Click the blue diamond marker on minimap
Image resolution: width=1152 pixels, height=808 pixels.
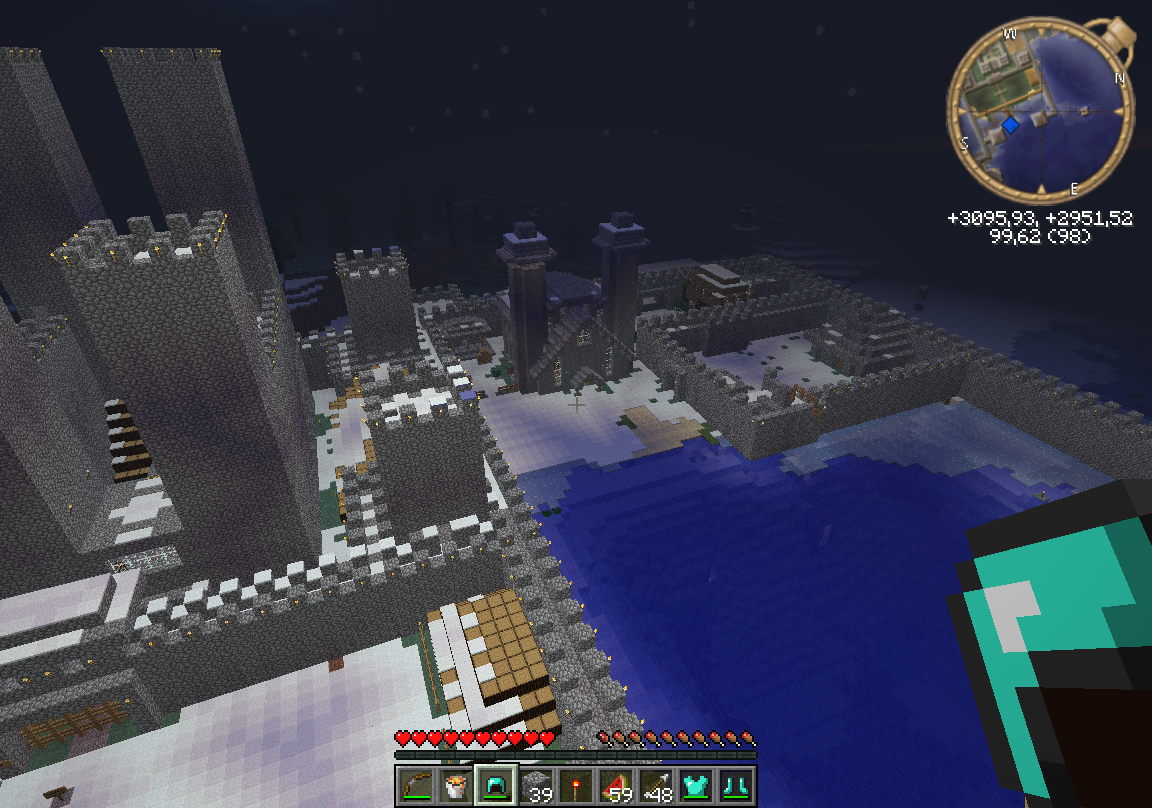[x=1011, y=125]
